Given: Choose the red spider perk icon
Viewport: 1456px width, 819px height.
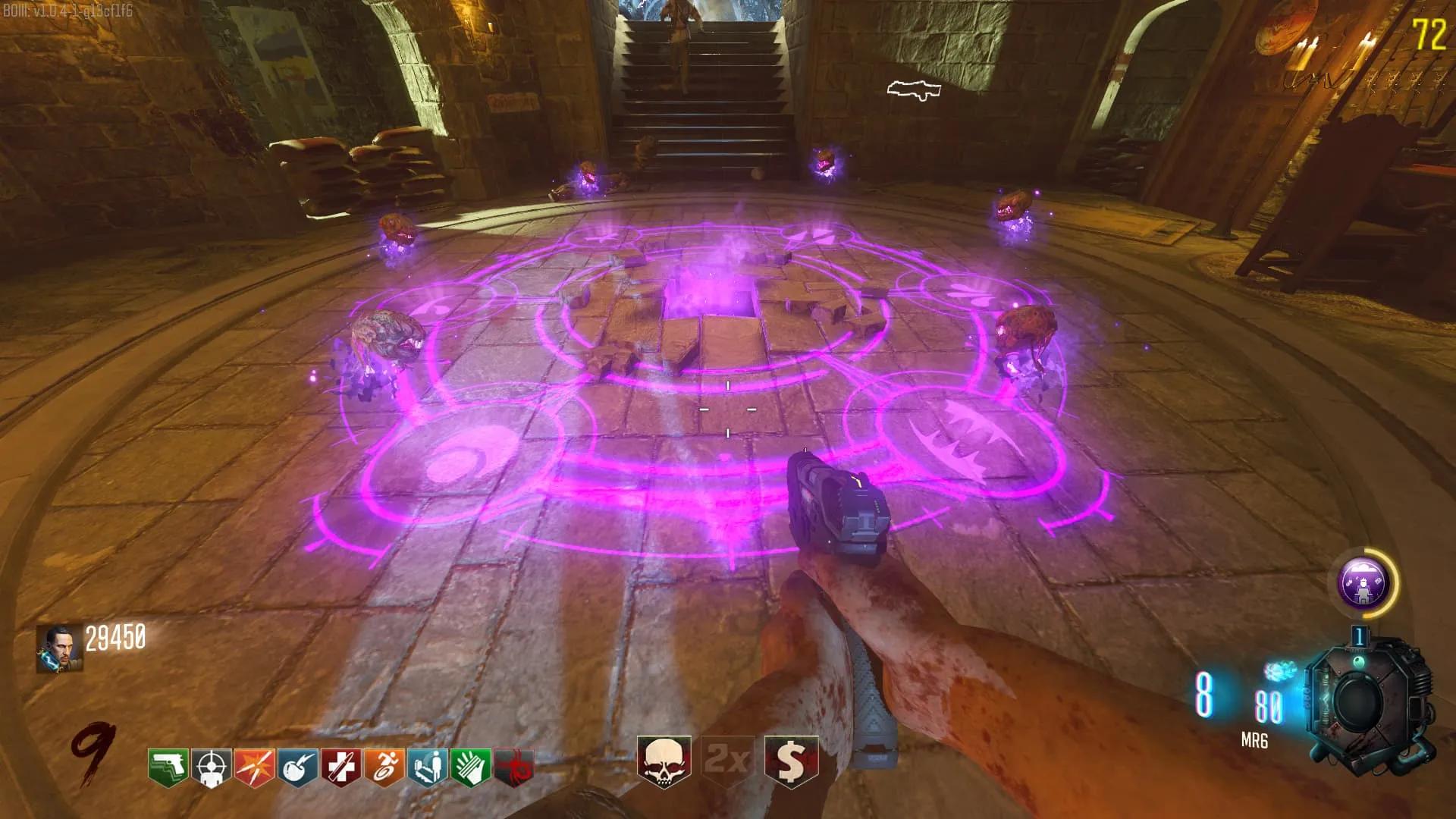Looking at the screenshot, I should pos(514,767).
